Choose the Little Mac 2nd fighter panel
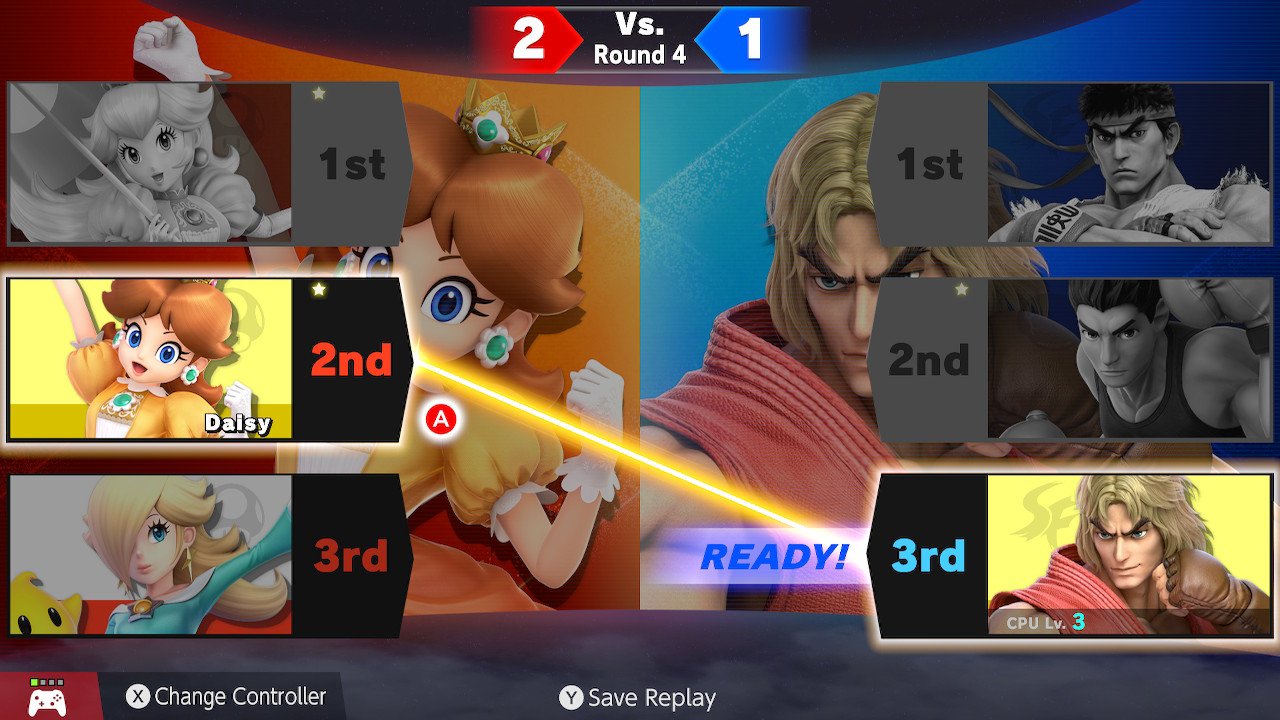 point(1058,360)
